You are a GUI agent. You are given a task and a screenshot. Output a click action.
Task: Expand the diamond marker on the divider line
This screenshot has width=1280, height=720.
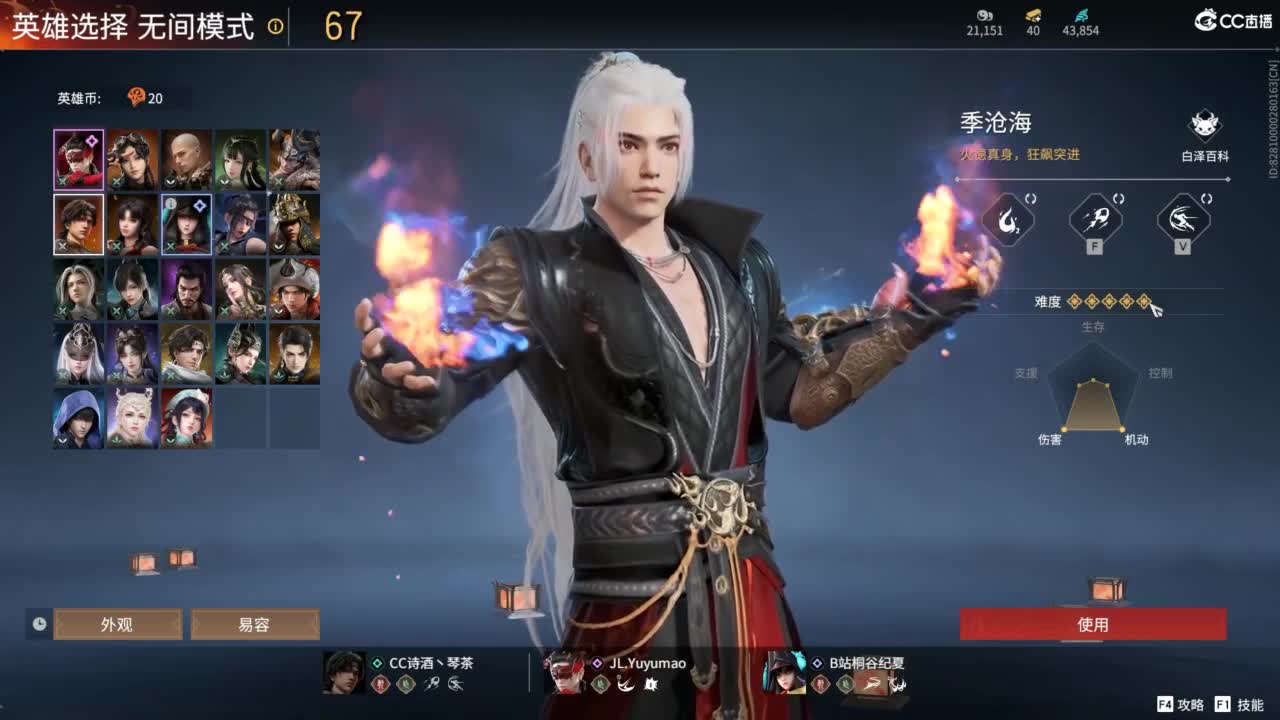tap(1228, 179)
